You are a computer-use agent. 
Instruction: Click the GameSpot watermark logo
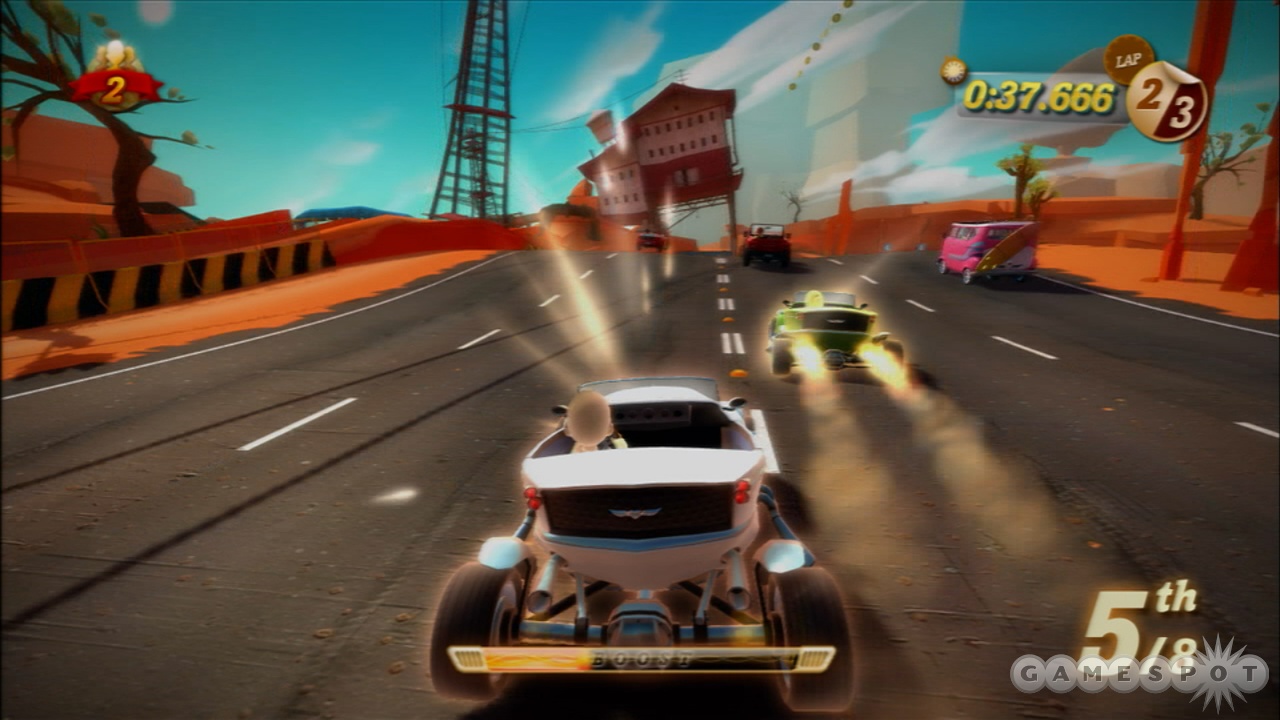point(1139,673)
